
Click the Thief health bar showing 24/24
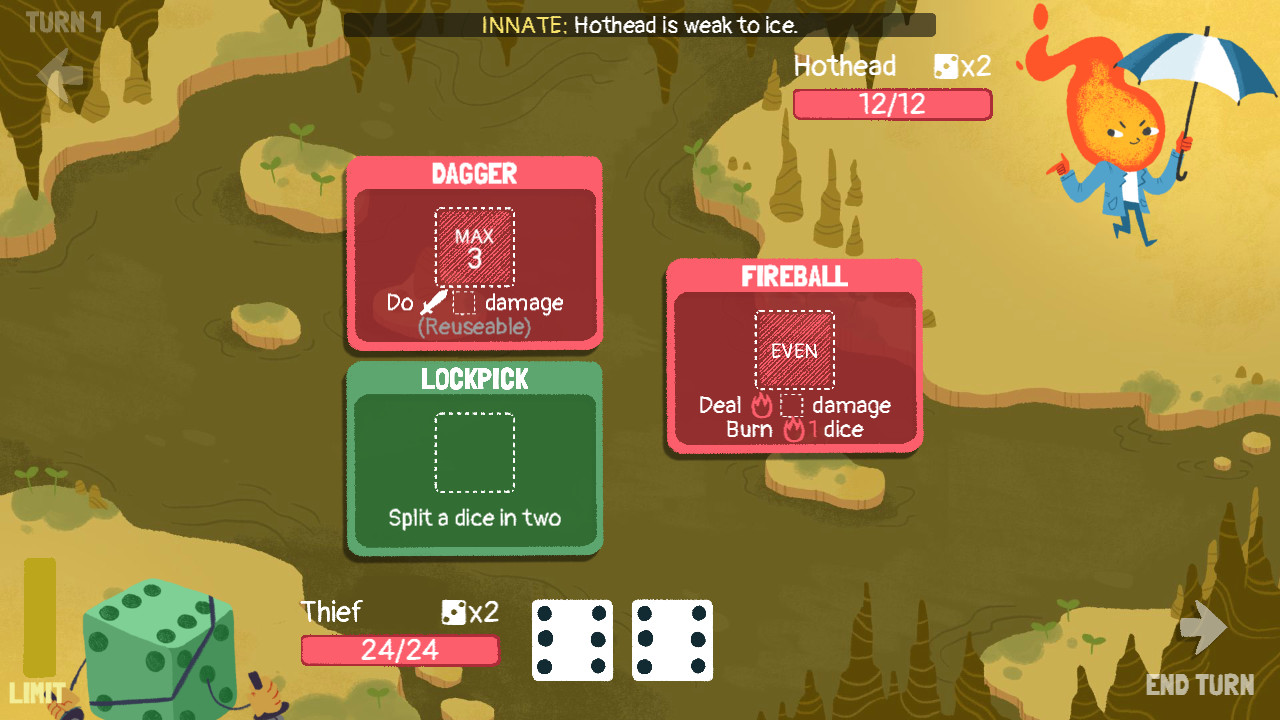399,650
